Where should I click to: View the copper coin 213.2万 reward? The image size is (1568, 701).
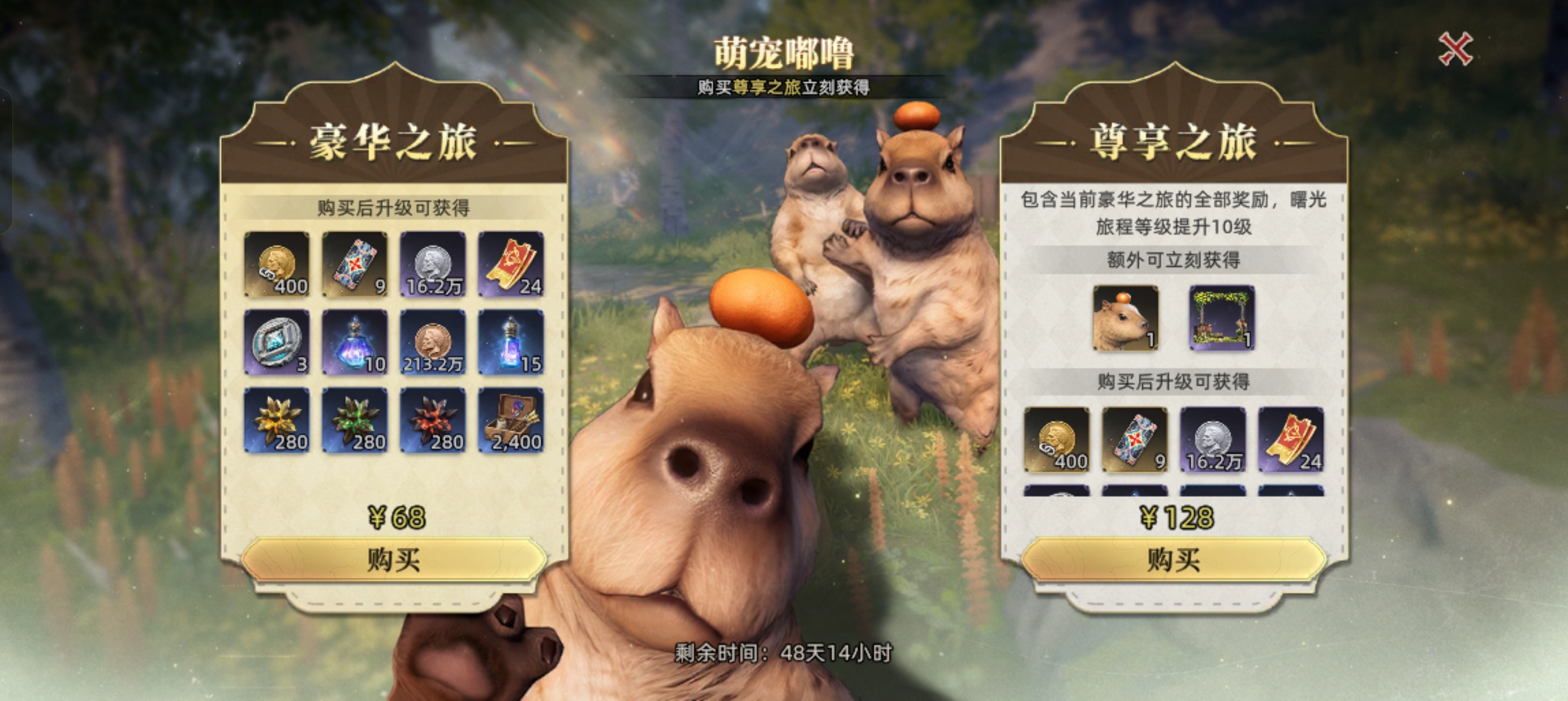pyautogui.click(x=433, y=342)
